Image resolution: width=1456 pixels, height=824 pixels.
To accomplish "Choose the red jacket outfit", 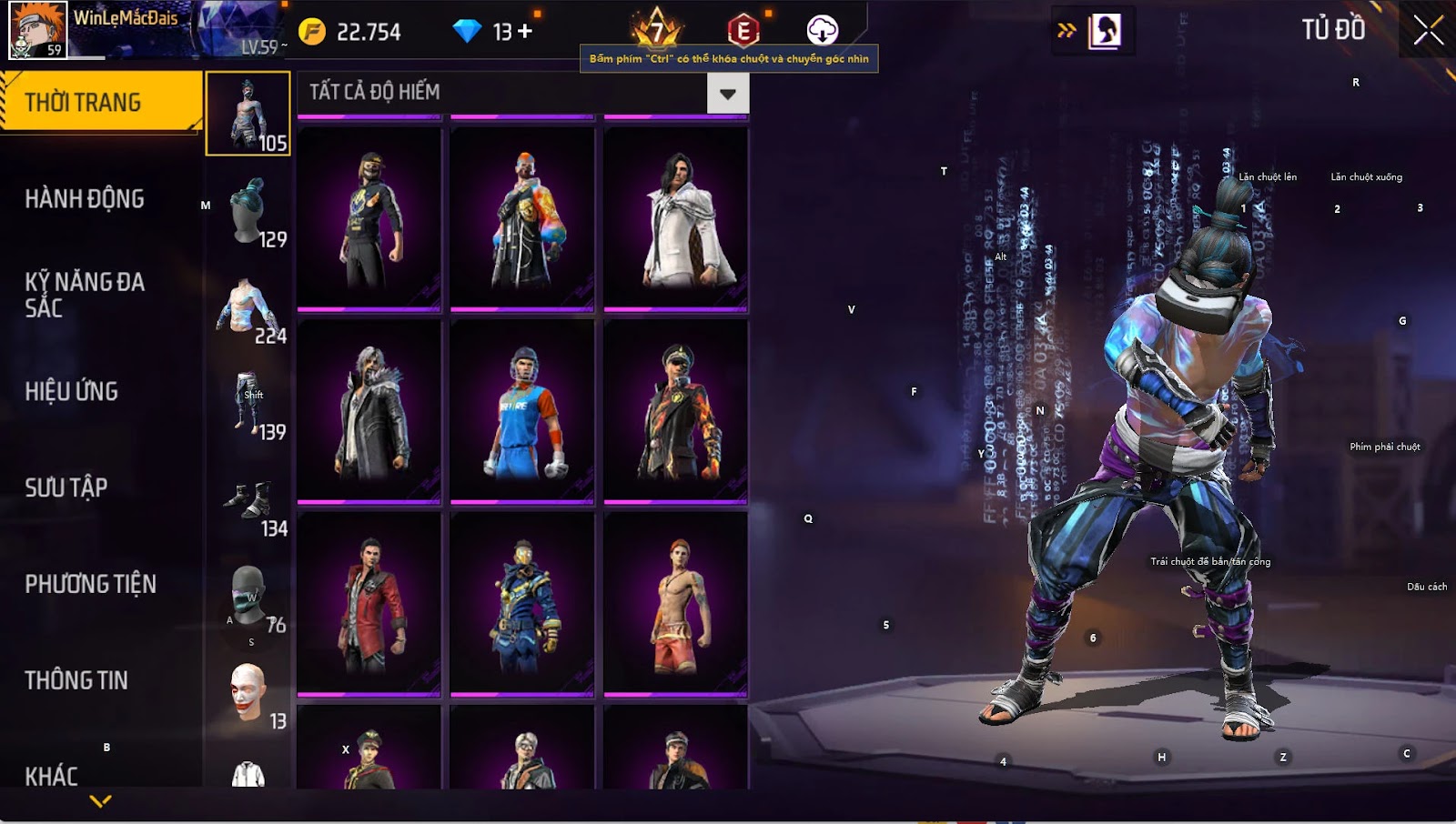I will 369,604.
